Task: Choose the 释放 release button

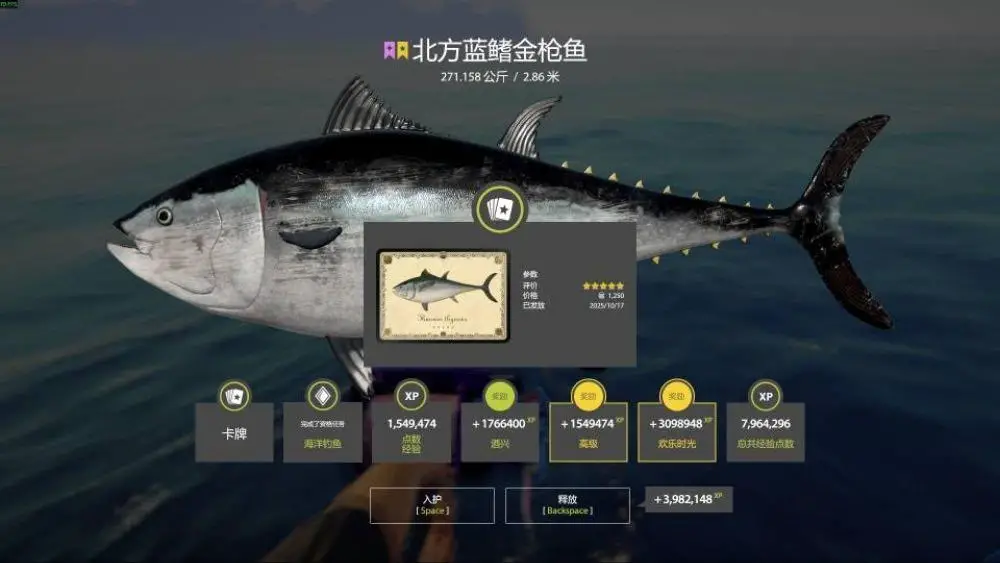Action: click(567, 505)
